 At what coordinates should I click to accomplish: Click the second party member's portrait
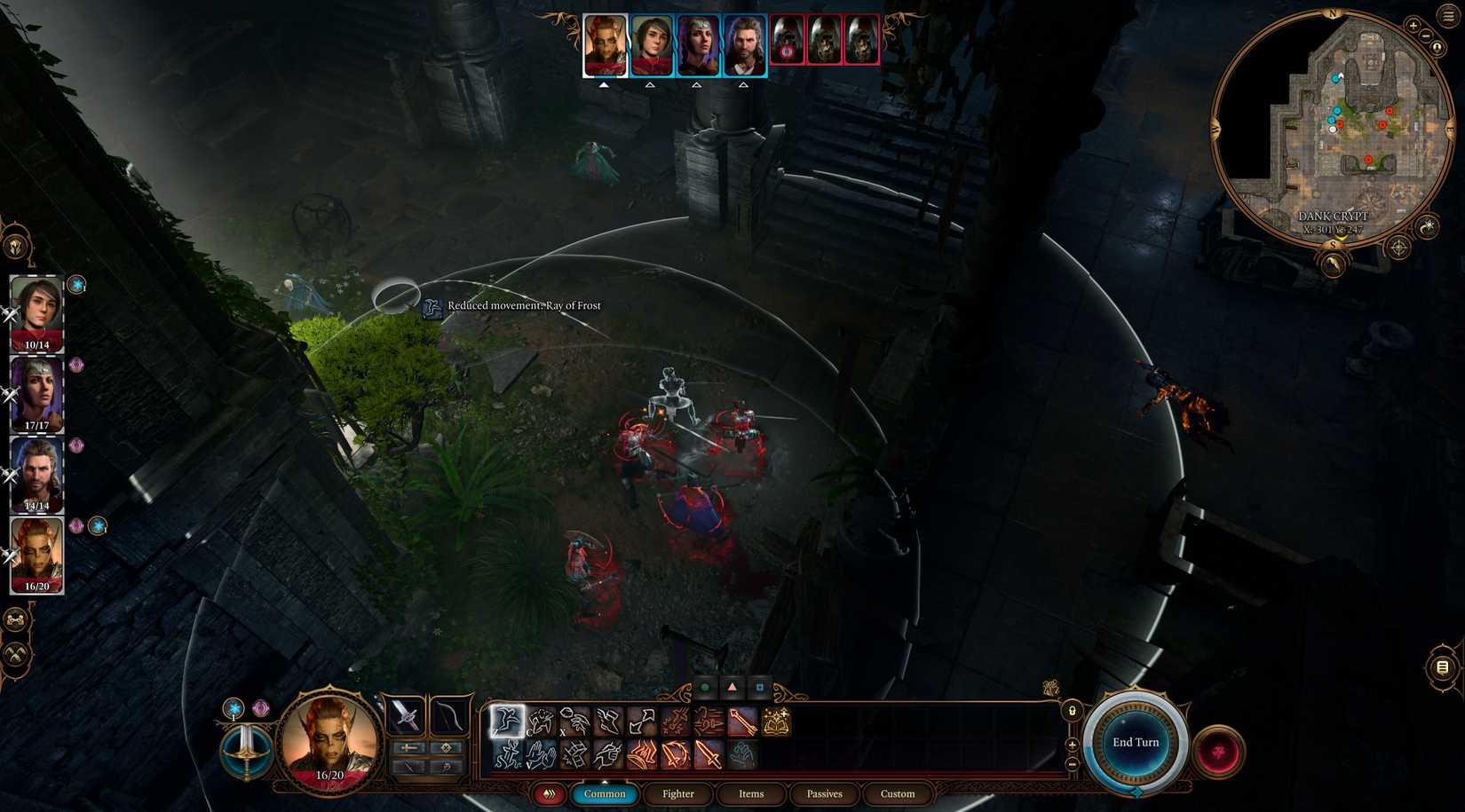point(653,43)
